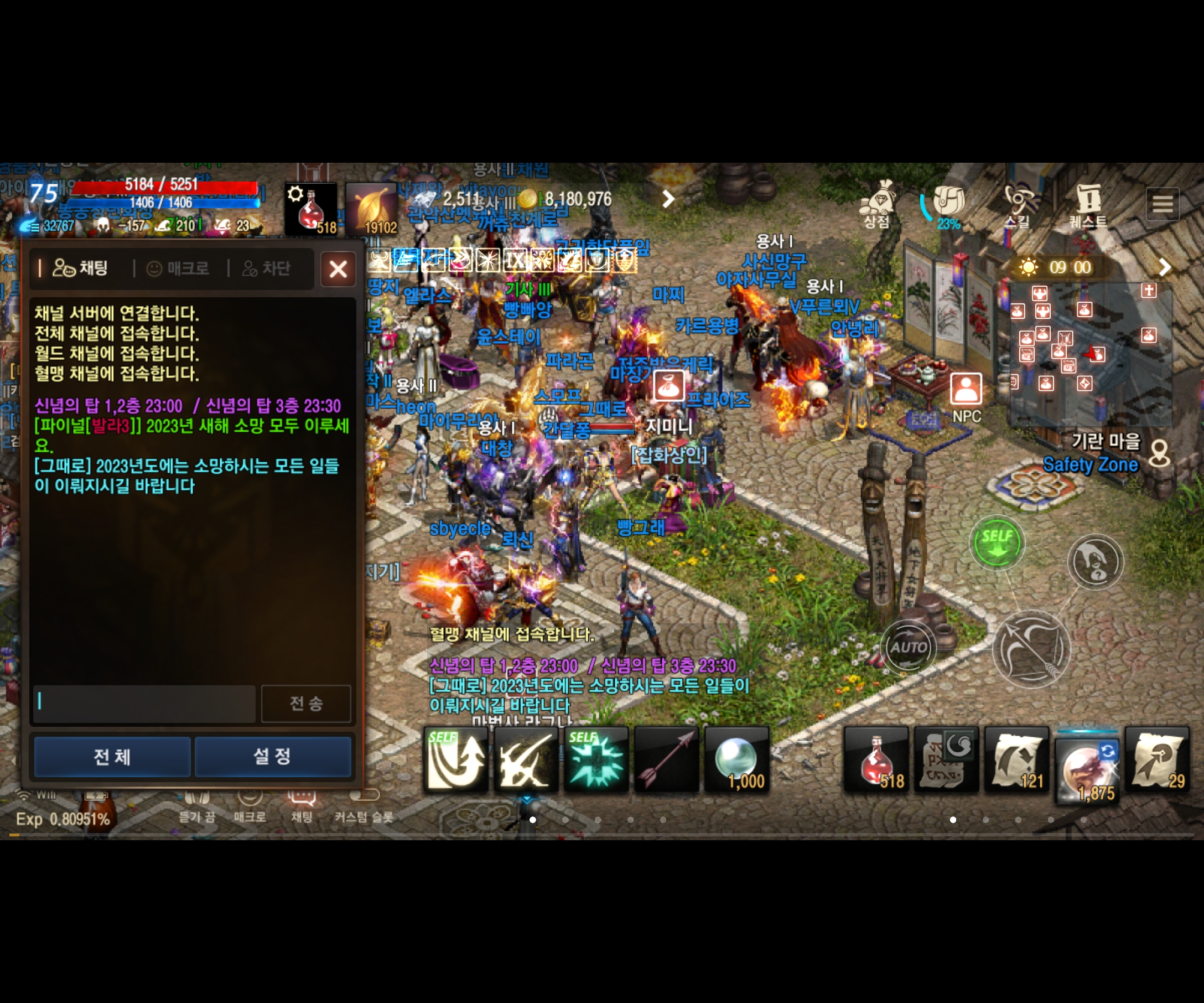Click the chat message input field
1204x1003 pixels.
tap(143, 704)
